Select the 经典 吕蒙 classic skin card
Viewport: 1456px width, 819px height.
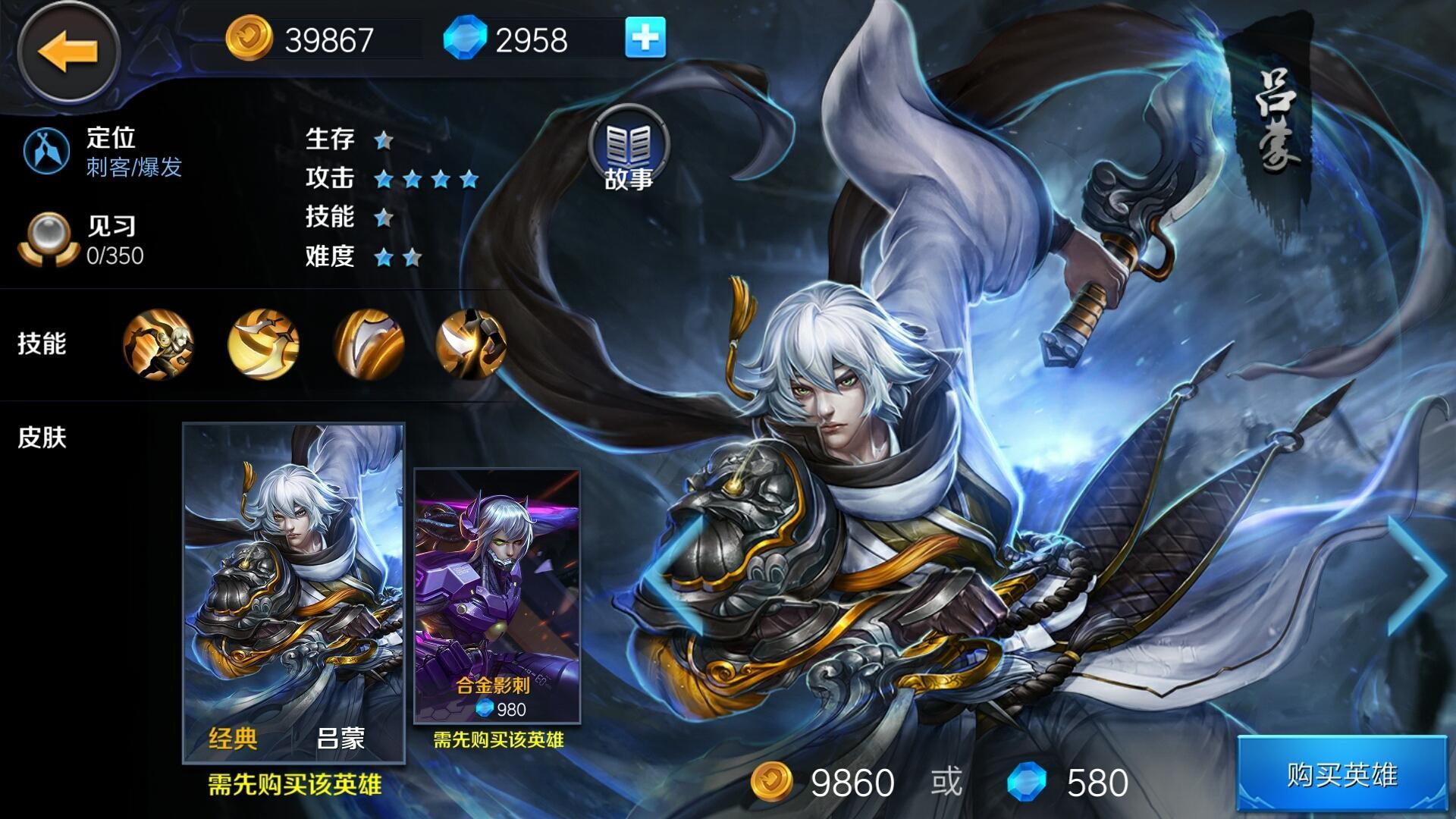tap(293, 591)
